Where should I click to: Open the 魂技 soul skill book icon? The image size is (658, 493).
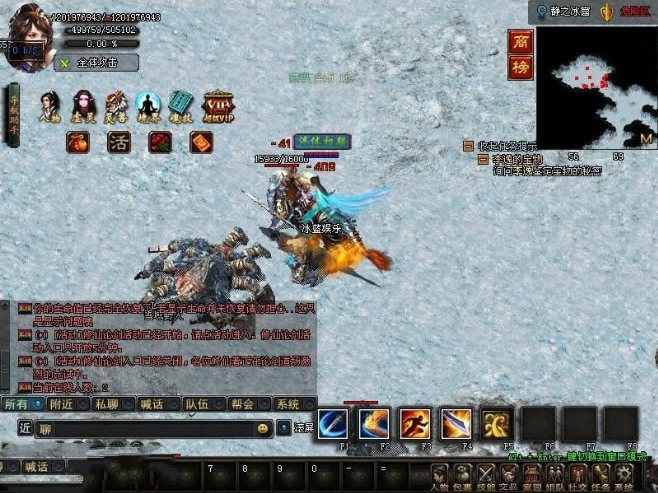tap(180, 106)
